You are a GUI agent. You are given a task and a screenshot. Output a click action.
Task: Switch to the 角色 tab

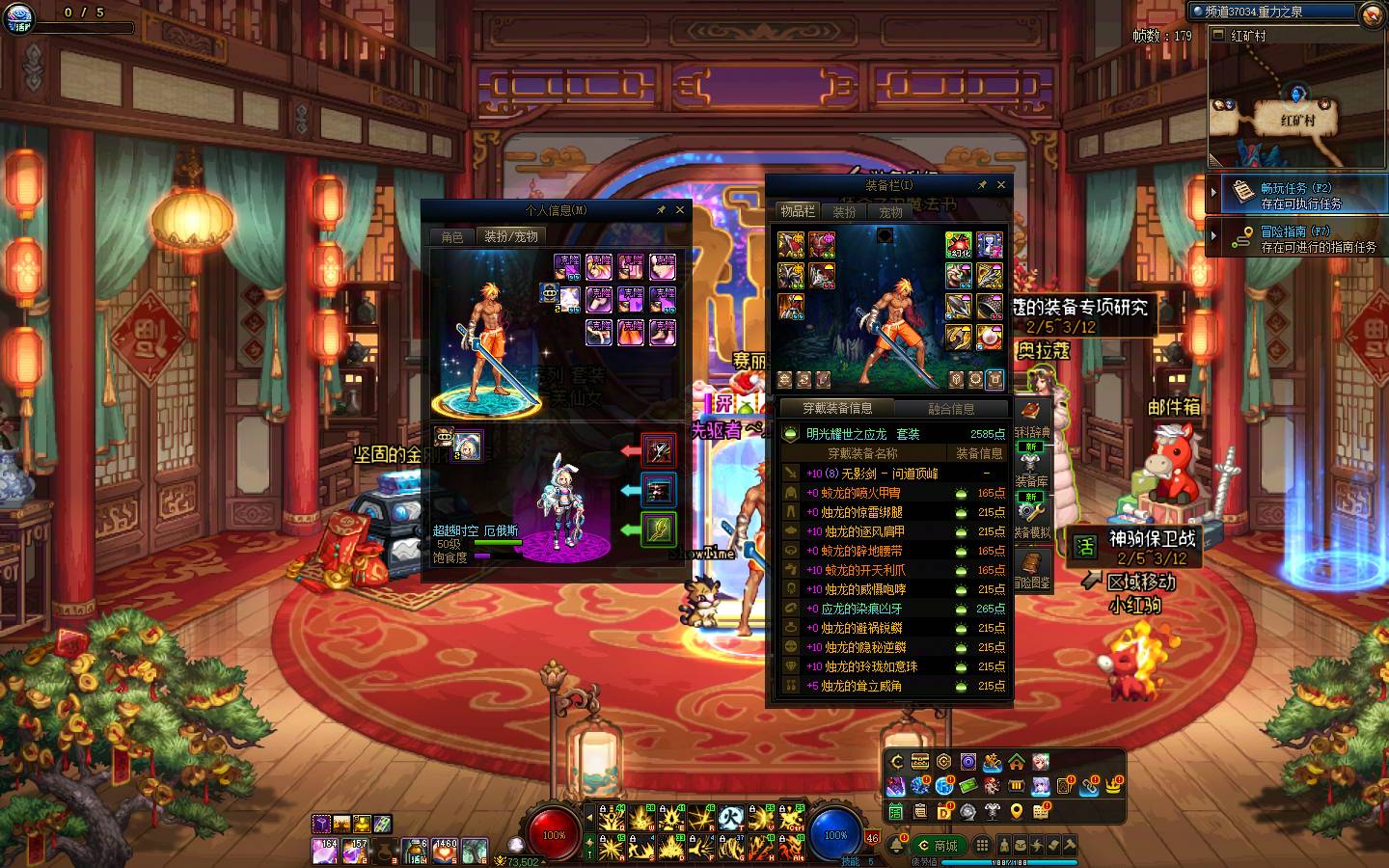click(452, 236)
